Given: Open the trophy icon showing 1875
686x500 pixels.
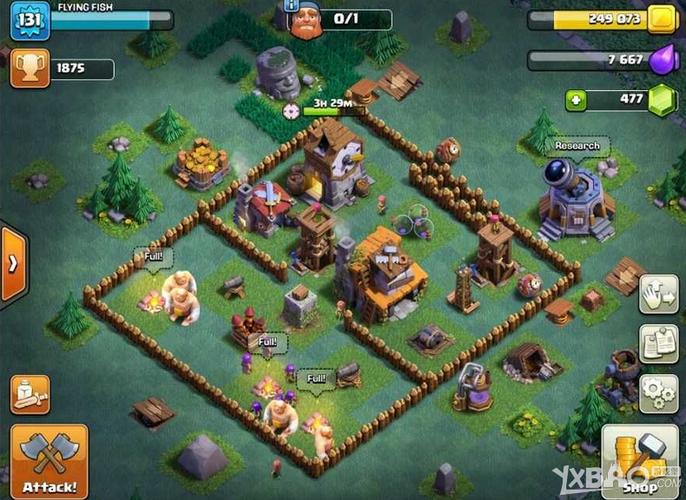Looking at the screenshot, I should tap(27, 68).
